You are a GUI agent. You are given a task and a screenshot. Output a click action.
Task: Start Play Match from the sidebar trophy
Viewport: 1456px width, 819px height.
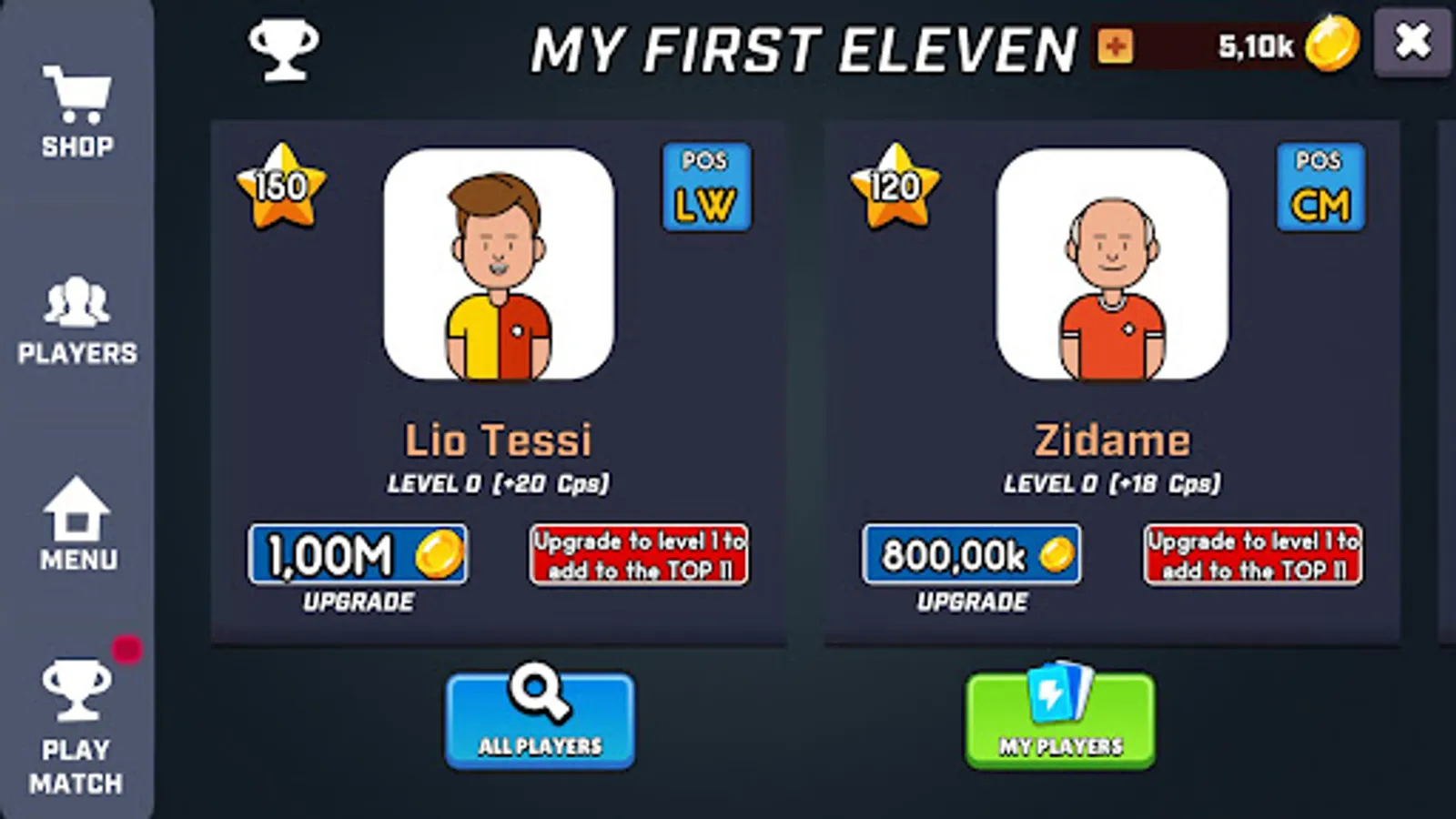click(77, 719)
